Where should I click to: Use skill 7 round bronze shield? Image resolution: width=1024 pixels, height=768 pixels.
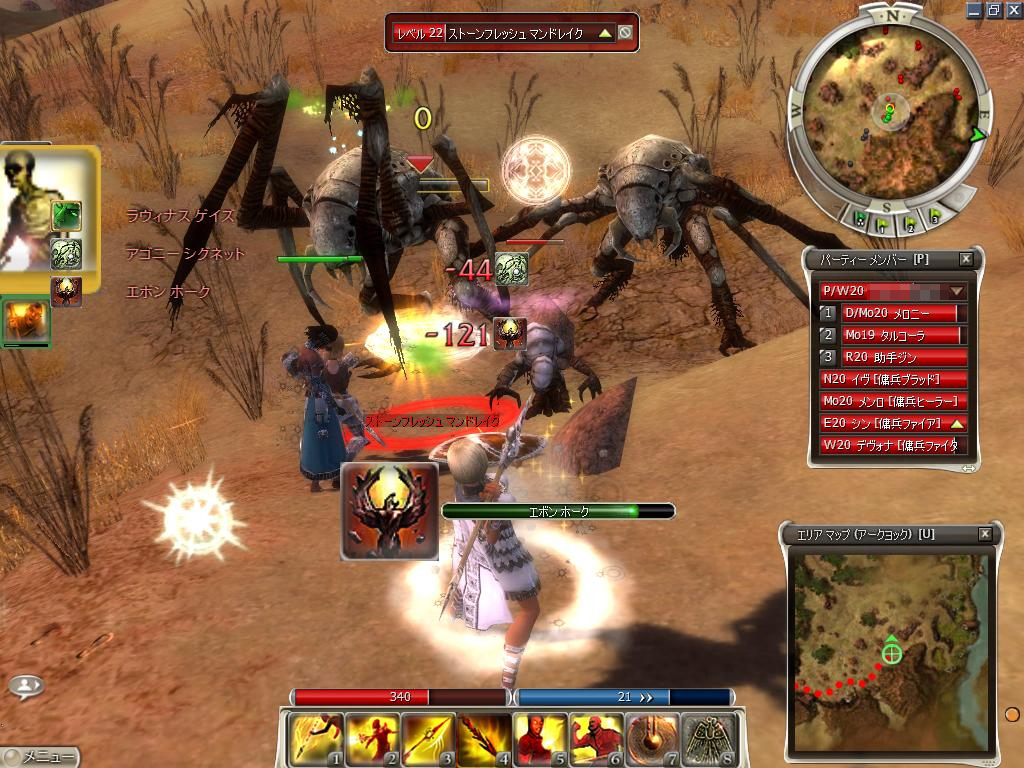click(x=653, y=739)
